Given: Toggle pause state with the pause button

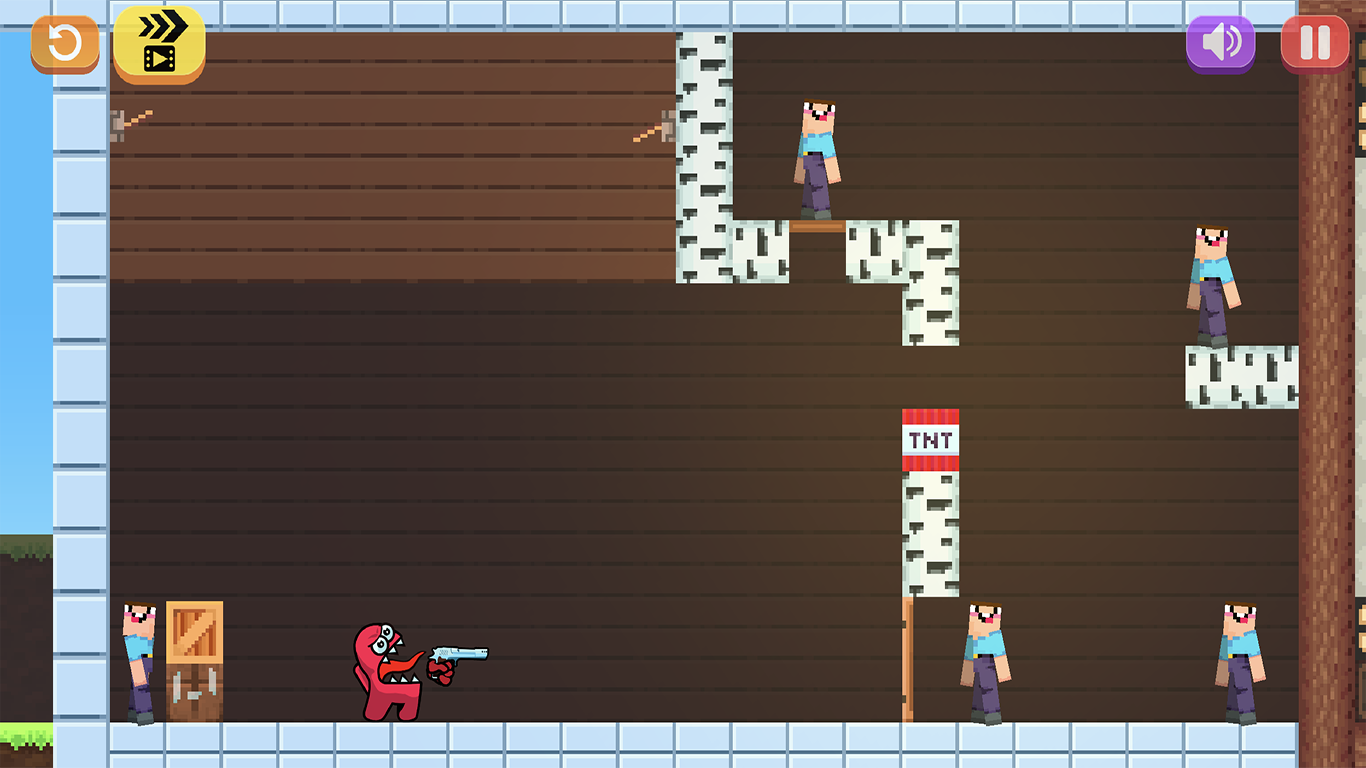Looking at the screenshot, I should point(1313,41).
